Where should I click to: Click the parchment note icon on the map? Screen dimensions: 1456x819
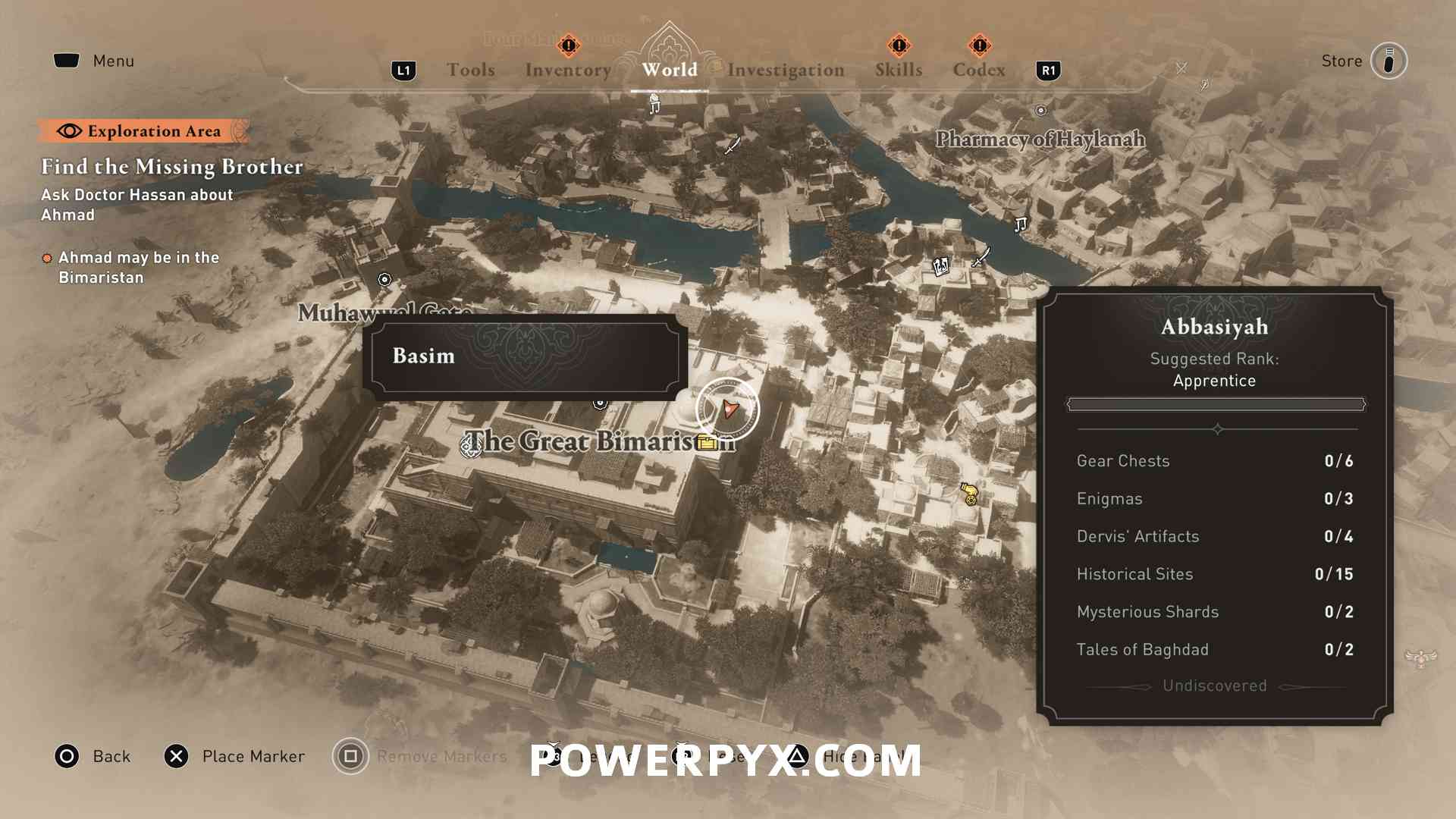940,265
